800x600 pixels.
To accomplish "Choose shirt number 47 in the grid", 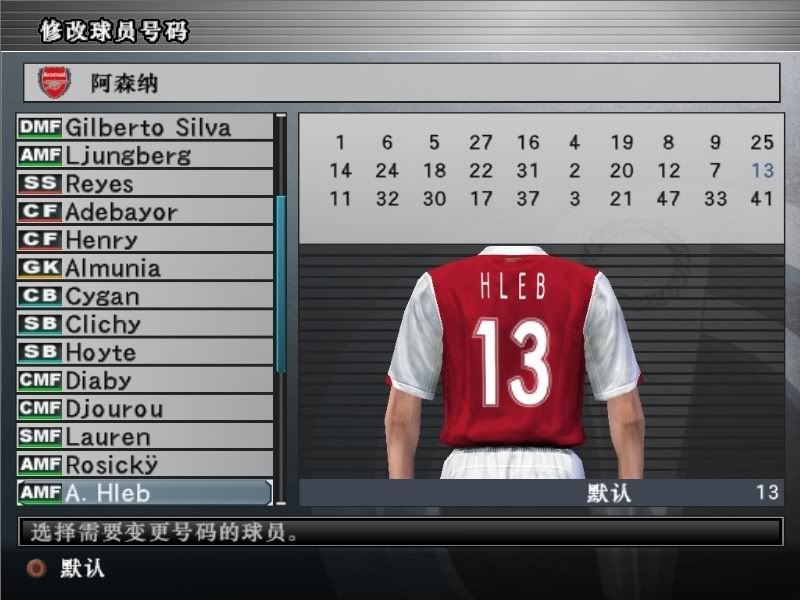I will [668, 199].
